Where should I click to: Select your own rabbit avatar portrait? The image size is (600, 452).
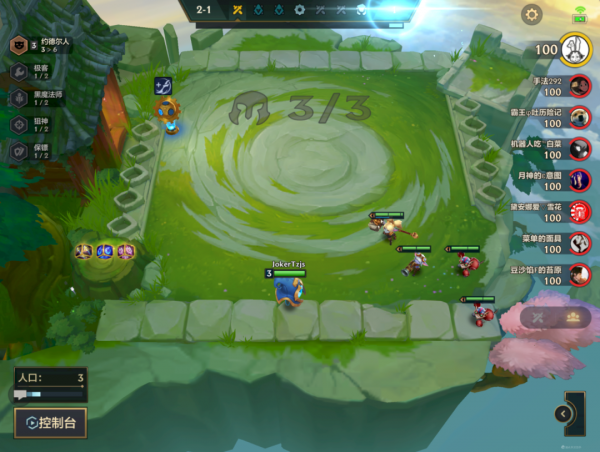pos(574,49)
